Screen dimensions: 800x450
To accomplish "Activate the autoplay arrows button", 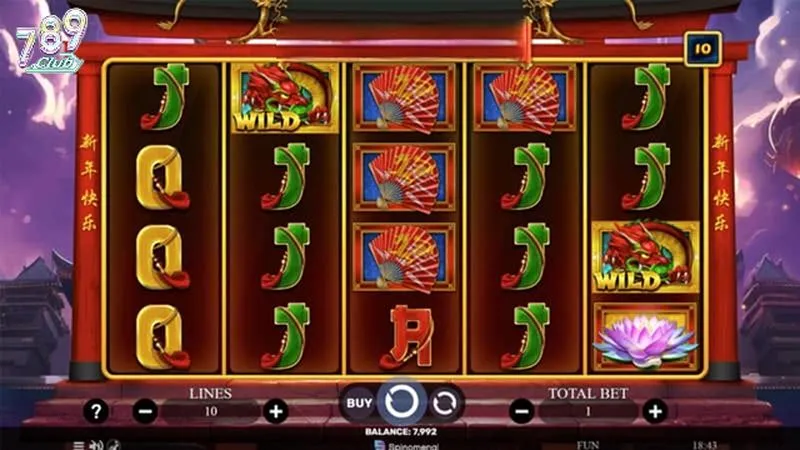I will [445, 403].
